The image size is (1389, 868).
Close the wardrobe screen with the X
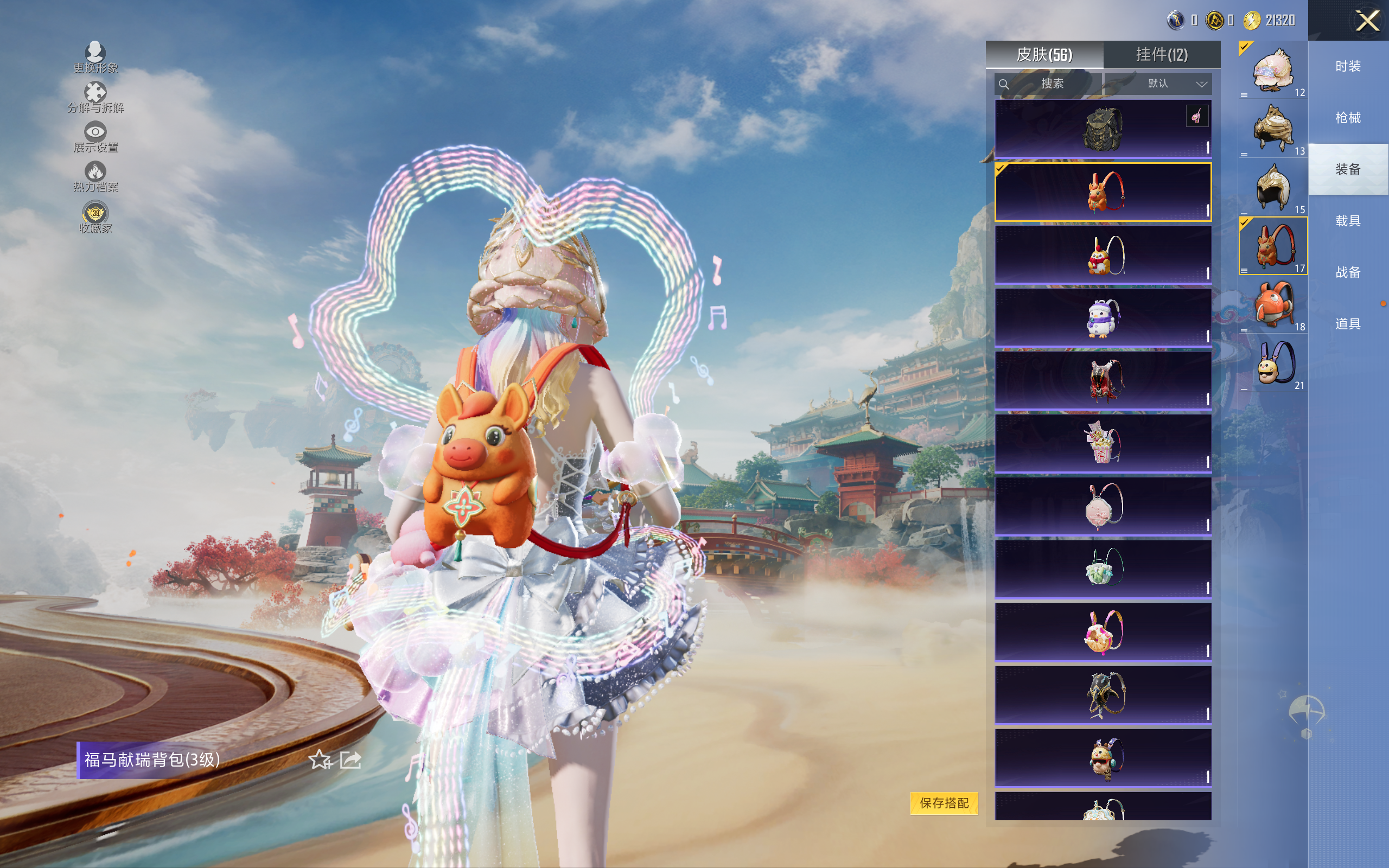(x=1367, y=21)
